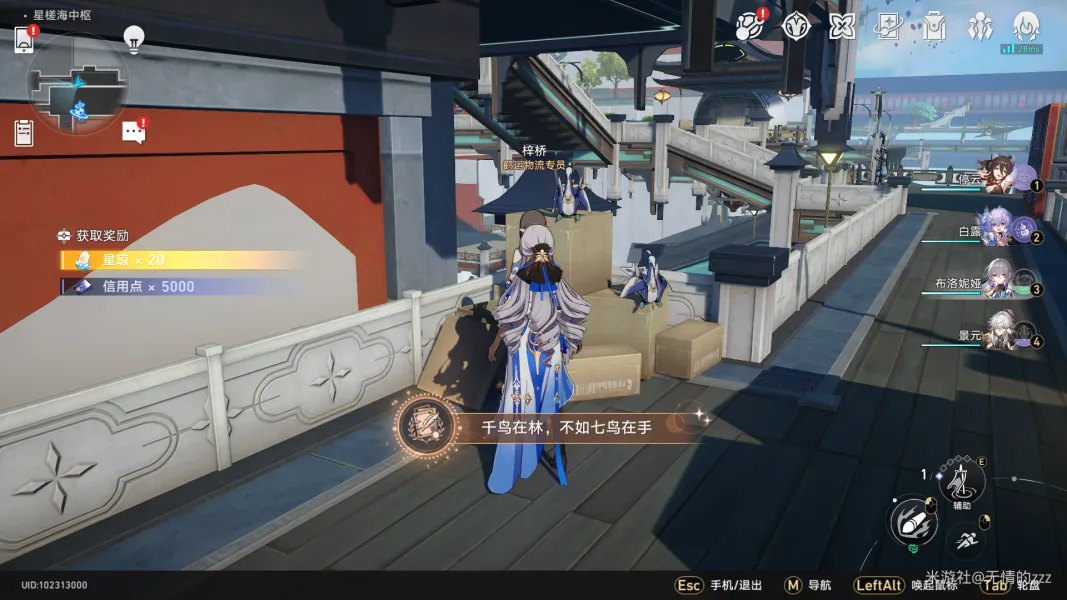1067x600 pixels.
Task: Select 布洛妮娅 from the party list
Action: point(998,283)
